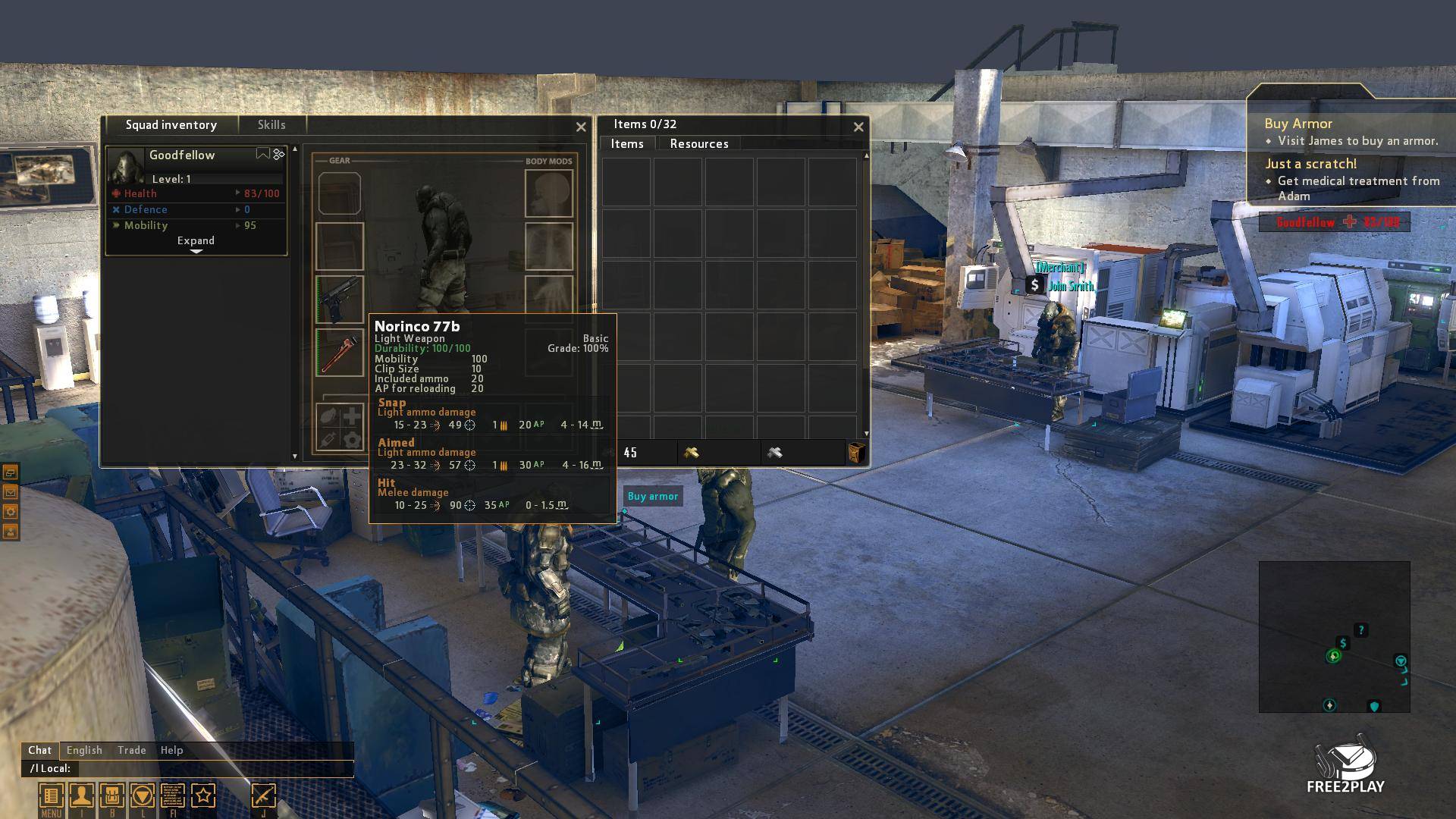
Task: Click the Buy armor label
Action: [652, 497]
